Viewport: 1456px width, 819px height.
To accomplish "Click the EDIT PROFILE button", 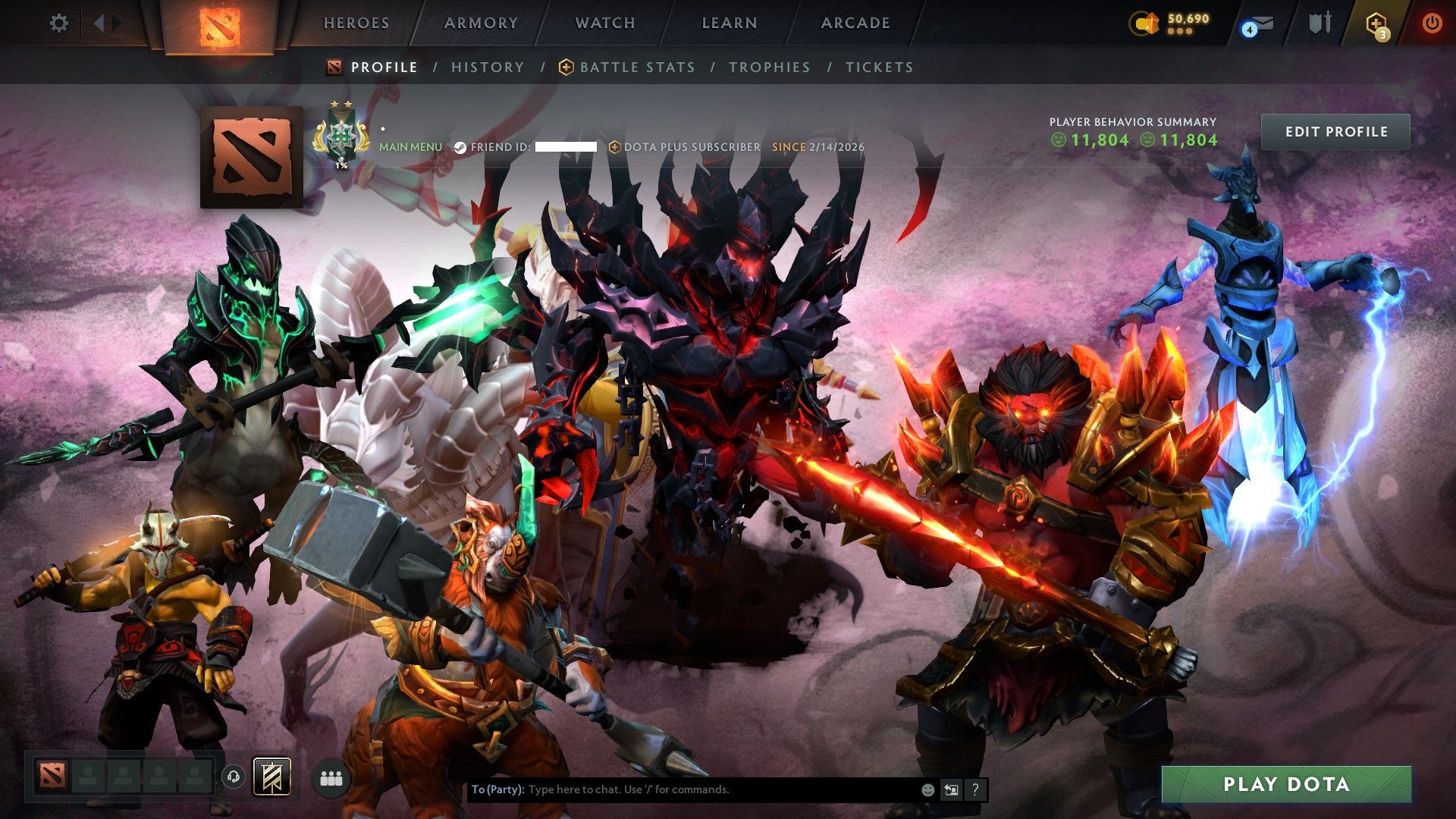I will 1335,131.
